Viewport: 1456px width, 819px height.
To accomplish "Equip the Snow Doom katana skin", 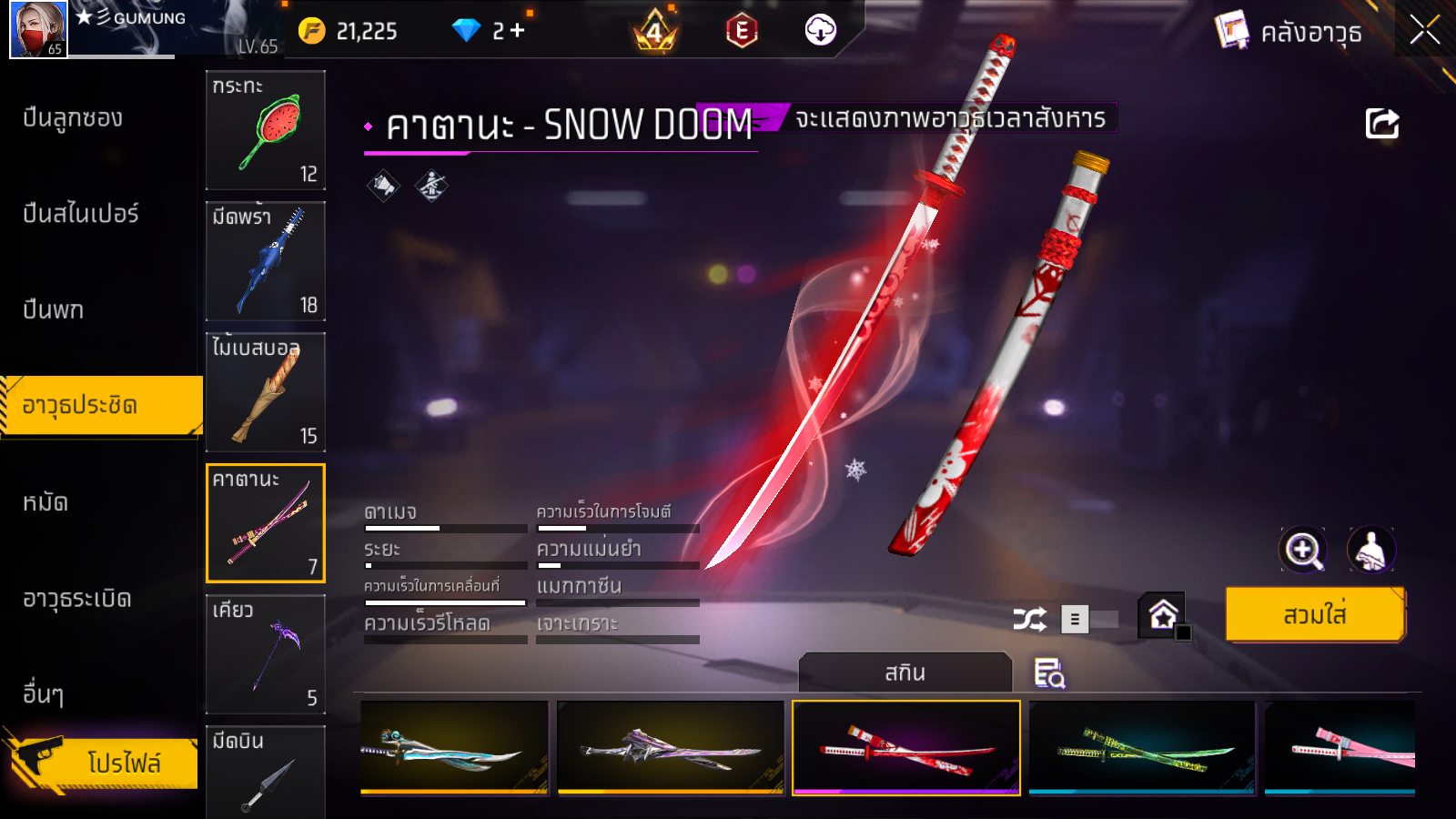I will point(1314,615).
